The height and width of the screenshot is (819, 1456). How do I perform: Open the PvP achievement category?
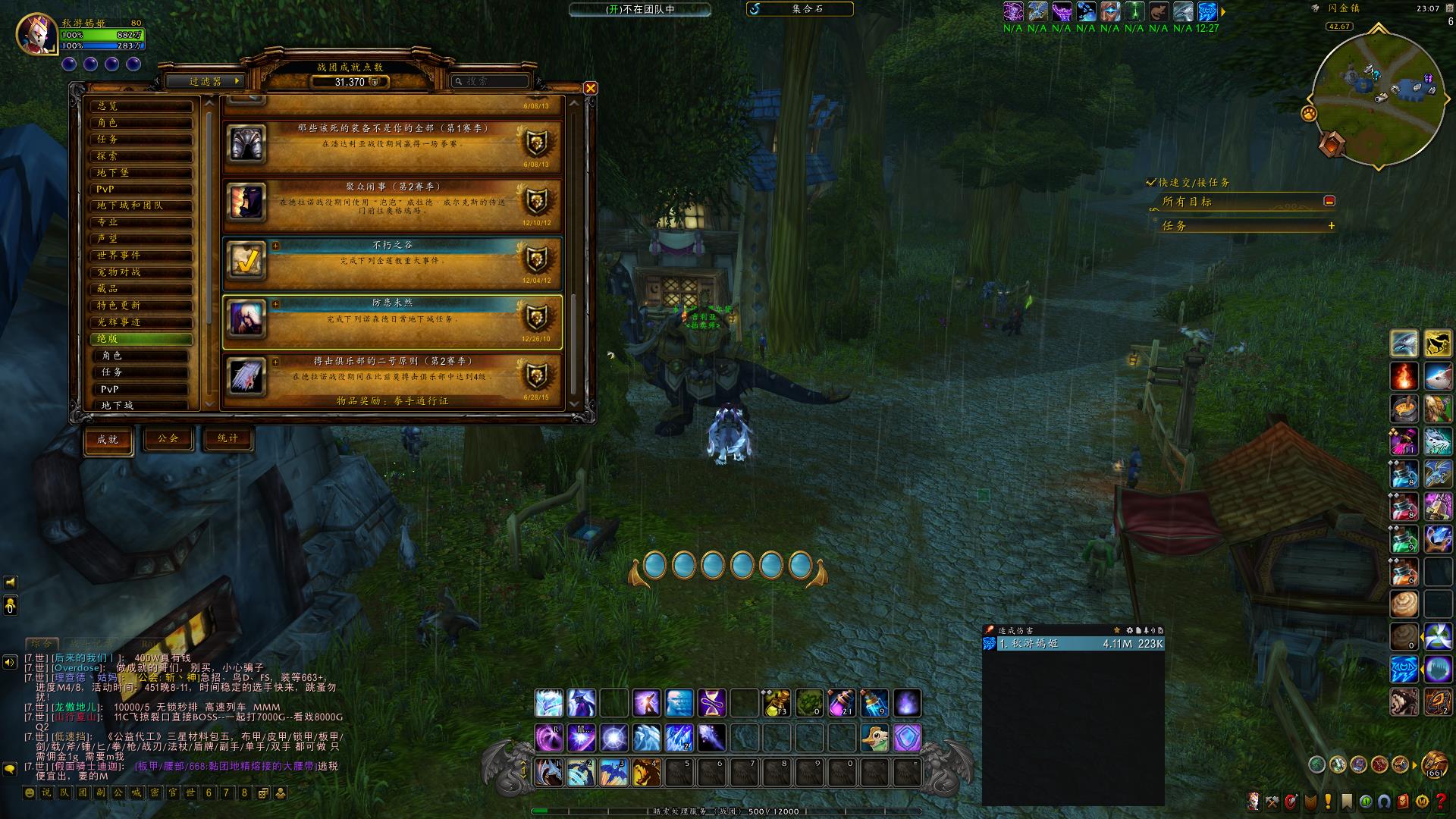click(x=141, y=189)
